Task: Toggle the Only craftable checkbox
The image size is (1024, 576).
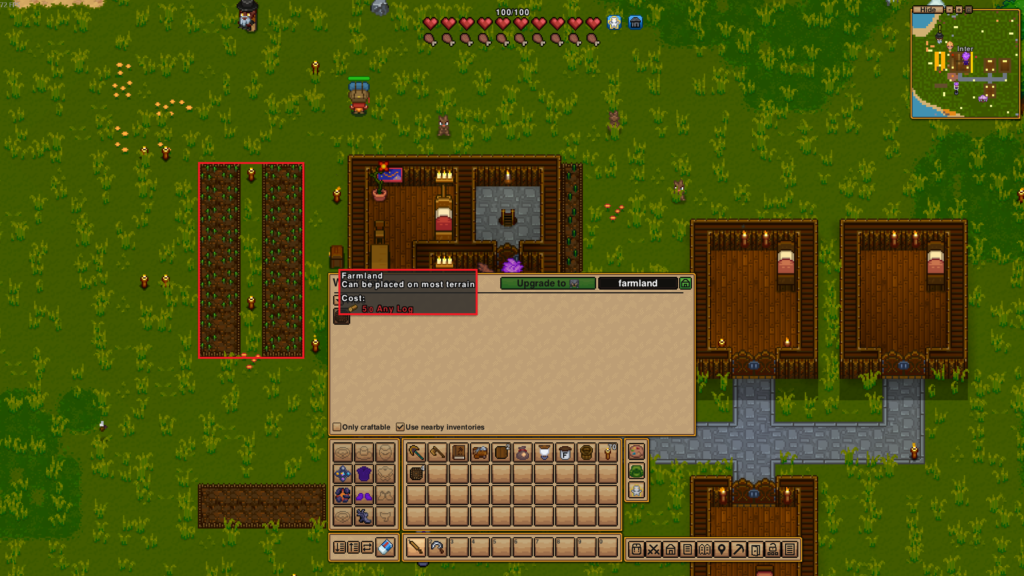Action: tap(337, 427)
